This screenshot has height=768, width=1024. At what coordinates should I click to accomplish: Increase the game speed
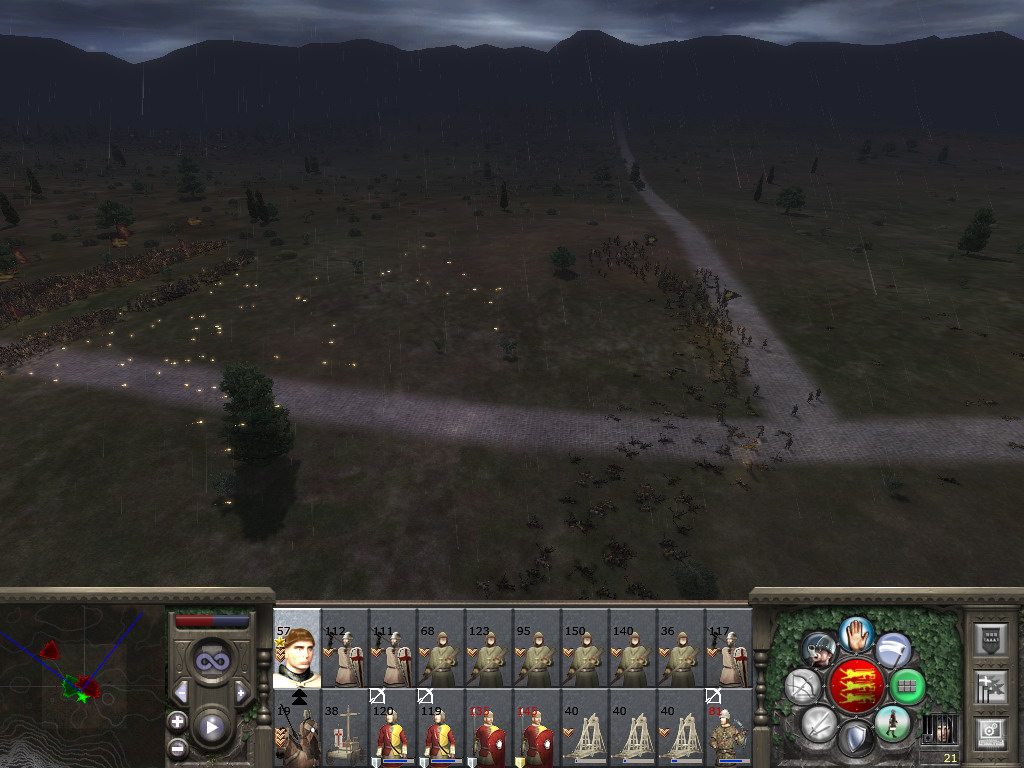(x=241, y=693)
